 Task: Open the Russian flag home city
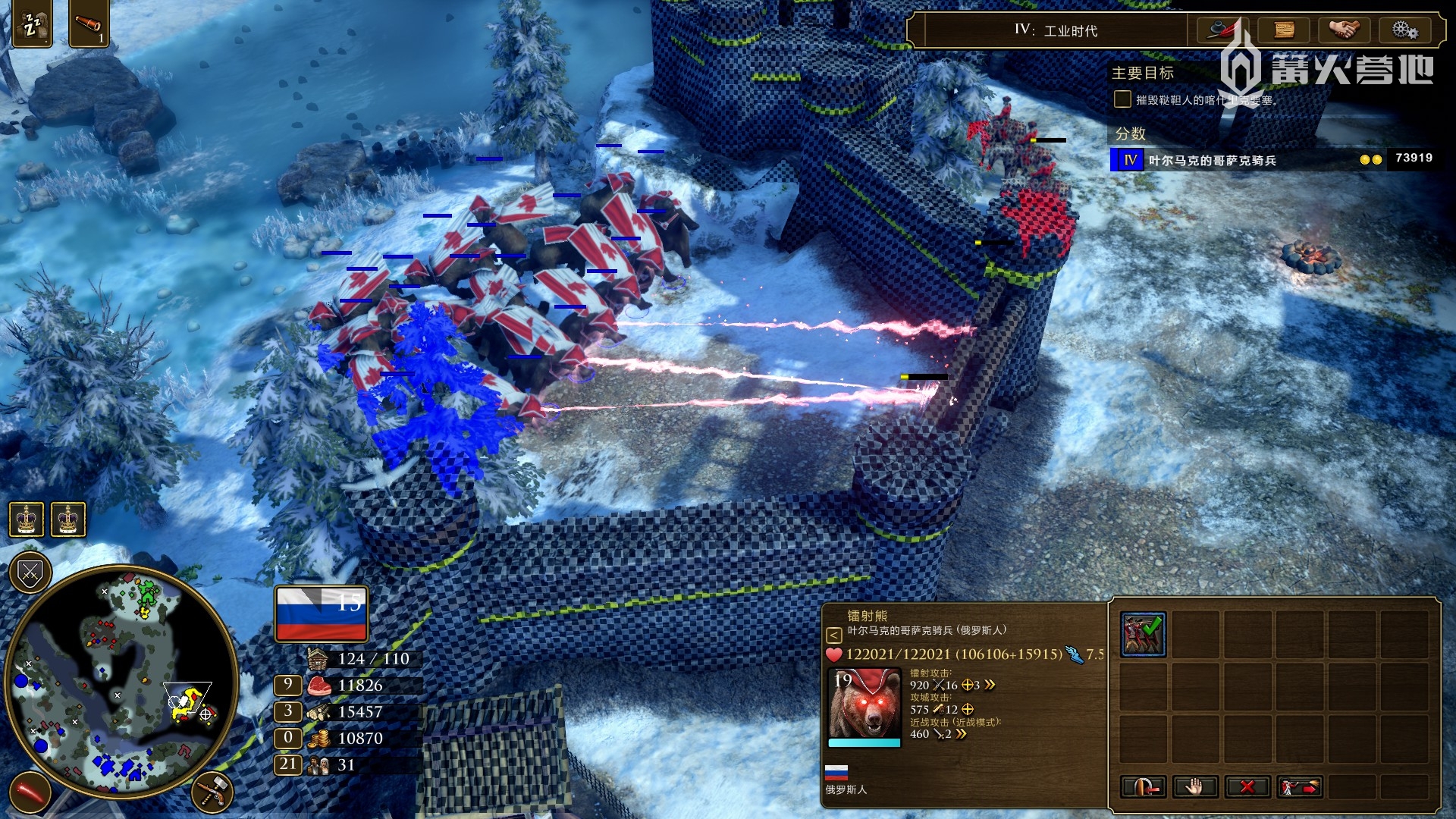tap(322, 613)
